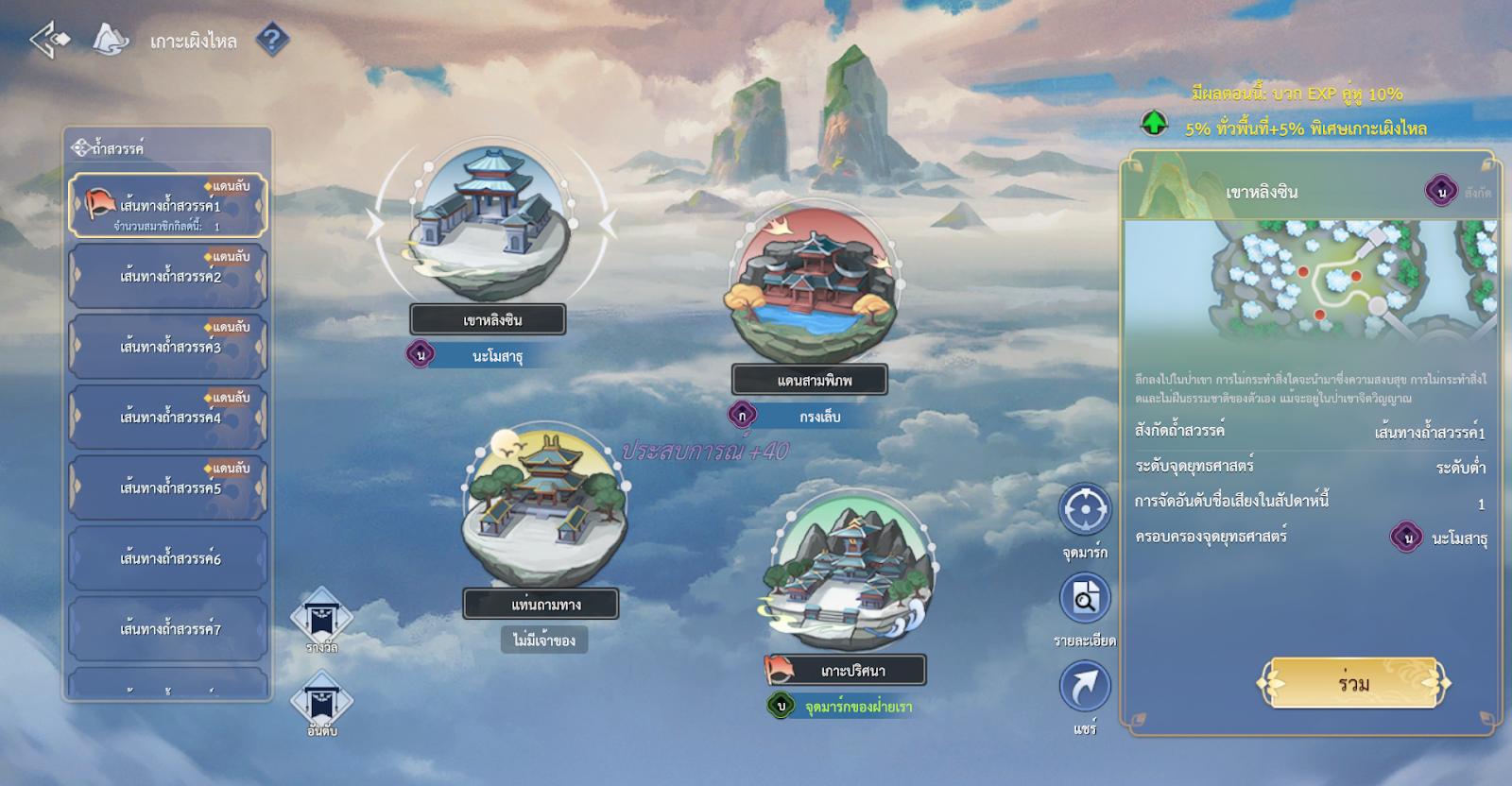Choose เส้นทางถ้ำสวรรค์7 route
Viewport: 1512px width, 786px height.
tap(168, 629)
